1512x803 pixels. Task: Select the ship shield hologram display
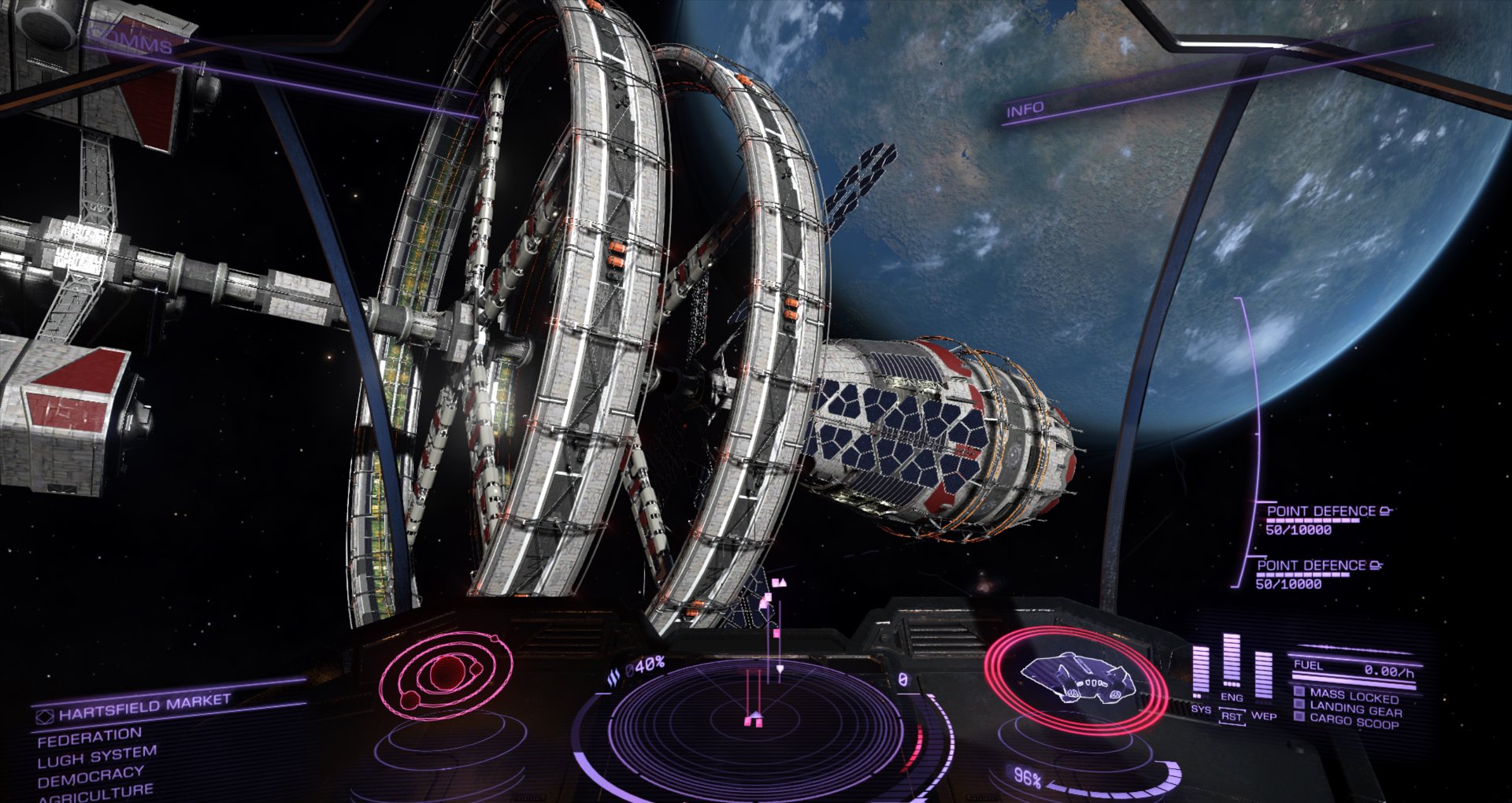click(1076, 679)
